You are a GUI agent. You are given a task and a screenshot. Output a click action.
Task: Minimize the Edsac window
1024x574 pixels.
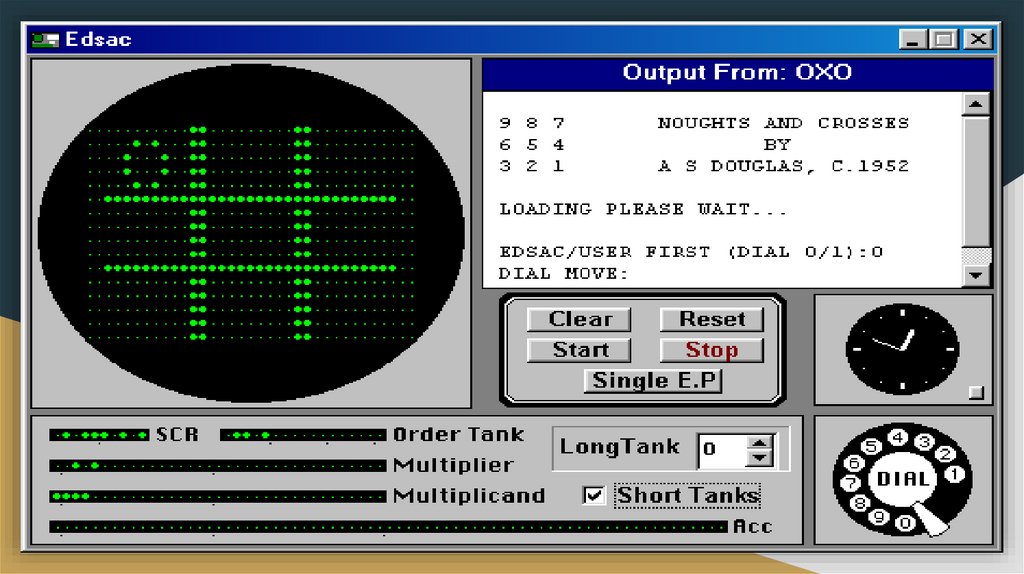point(911,40)
